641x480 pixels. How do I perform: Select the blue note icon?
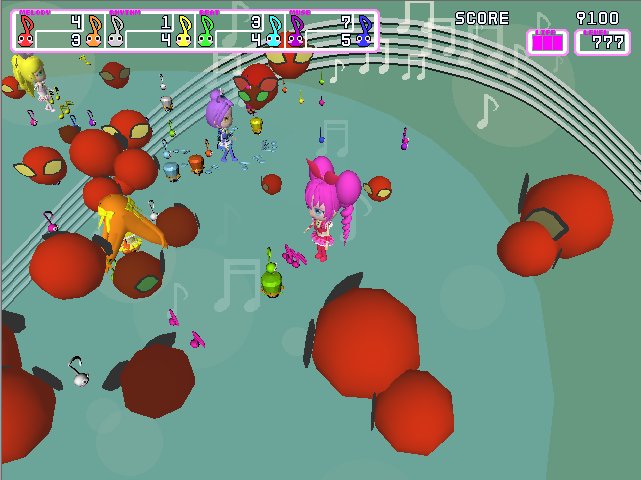click(365, 31)
